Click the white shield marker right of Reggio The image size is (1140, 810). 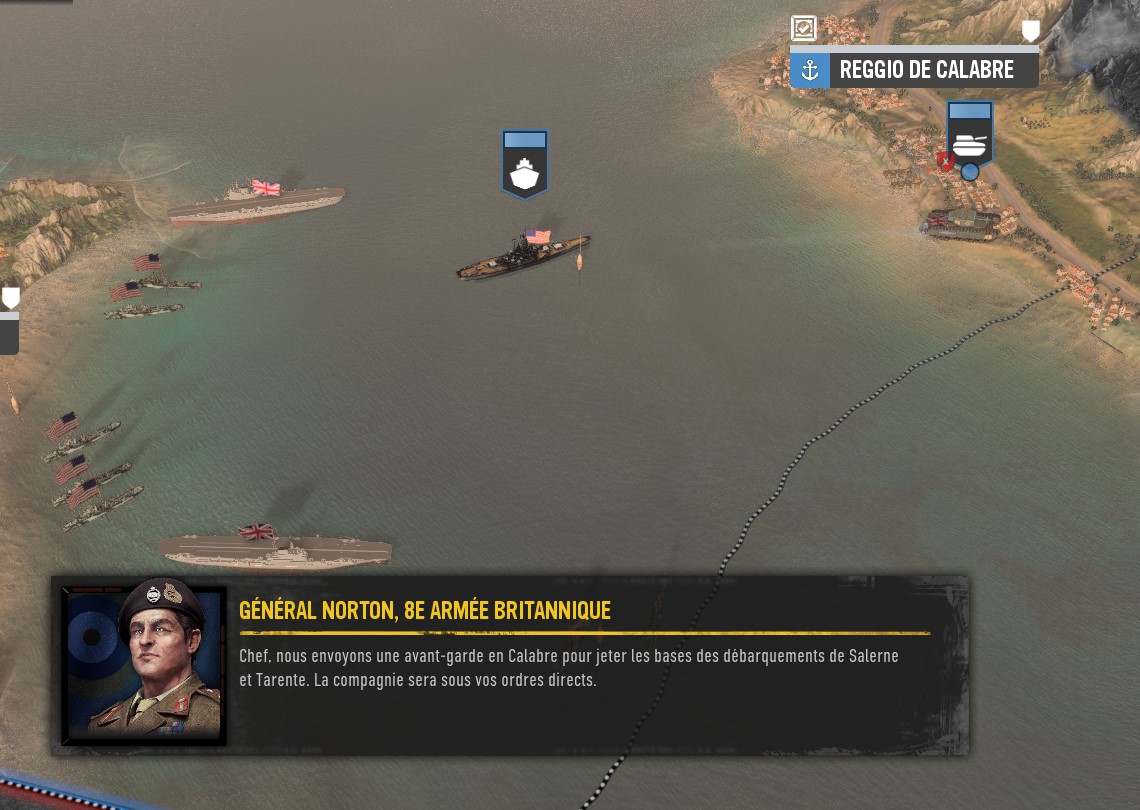click(x=1030, y=30)
